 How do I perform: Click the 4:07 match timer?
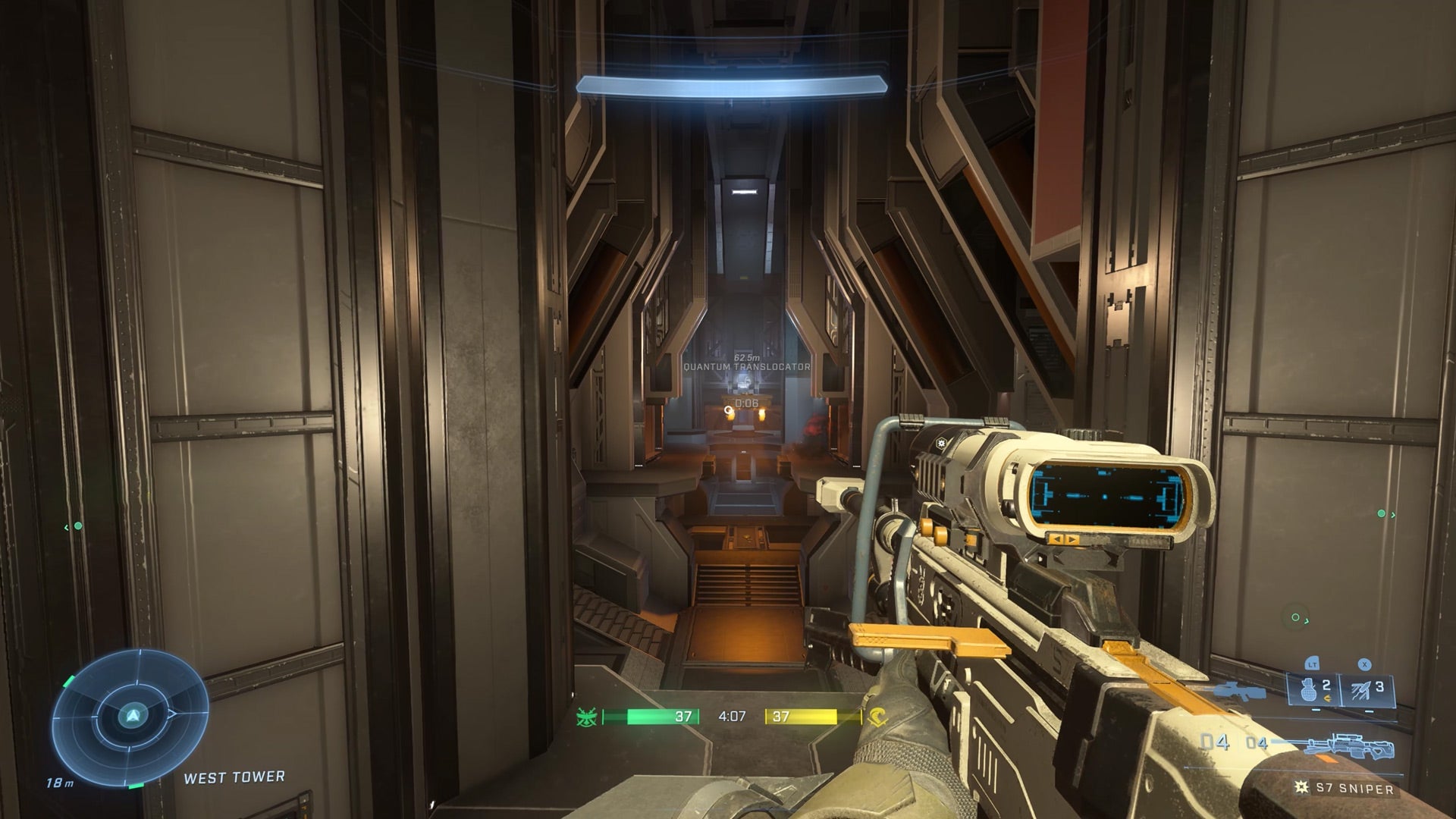click(x=731, y=716)
